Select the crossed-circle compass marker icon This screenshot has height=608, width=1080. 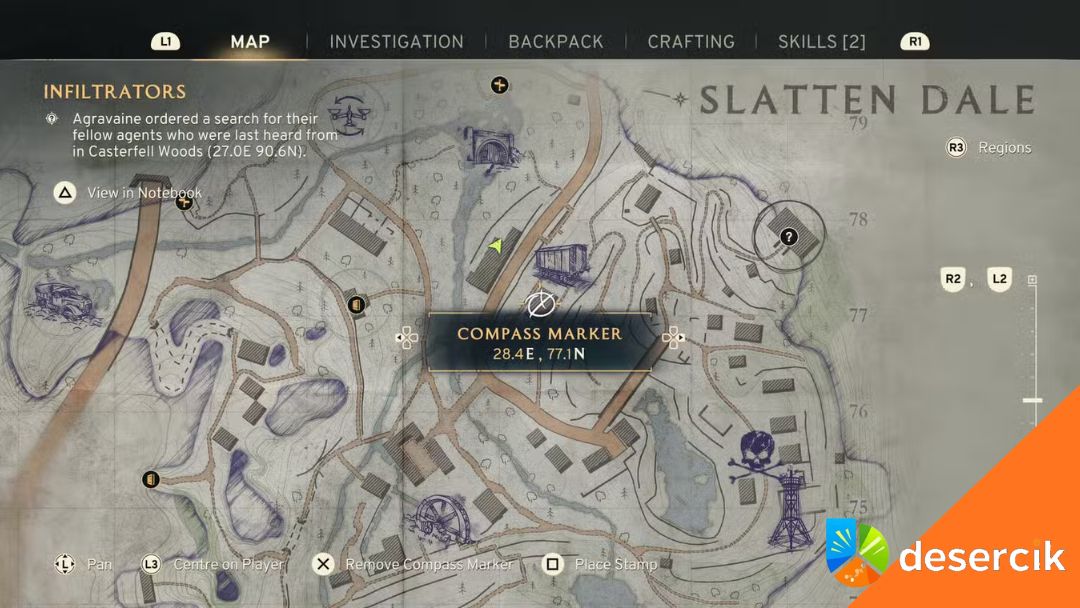click(x=541, y=302)
